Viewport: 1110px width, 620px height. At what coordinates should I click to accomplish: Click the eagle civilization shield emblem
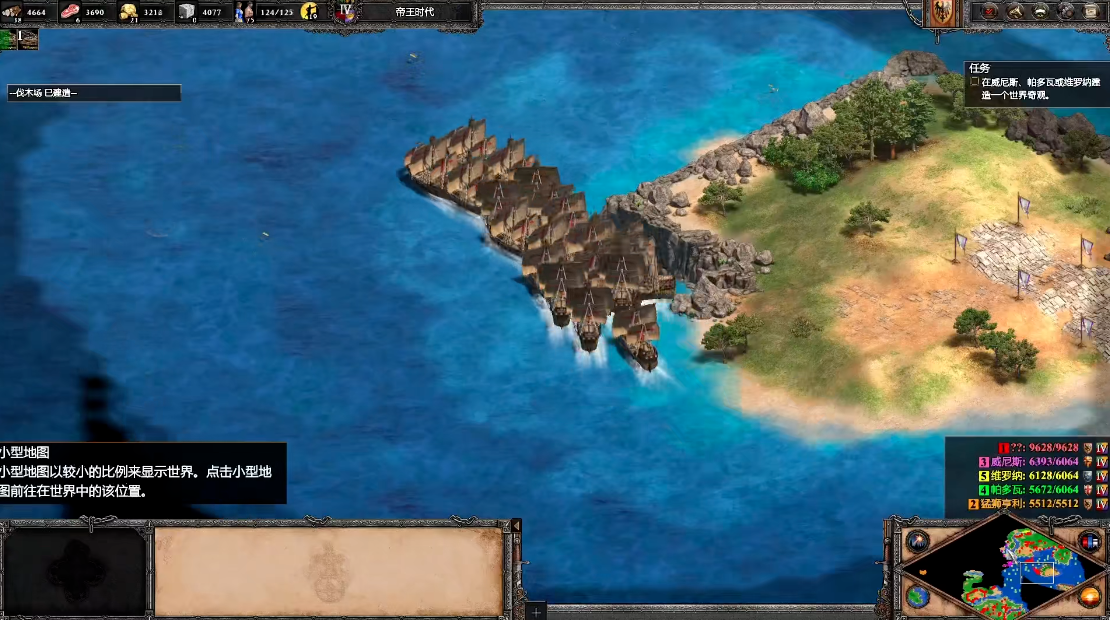(x=942, y=13)
